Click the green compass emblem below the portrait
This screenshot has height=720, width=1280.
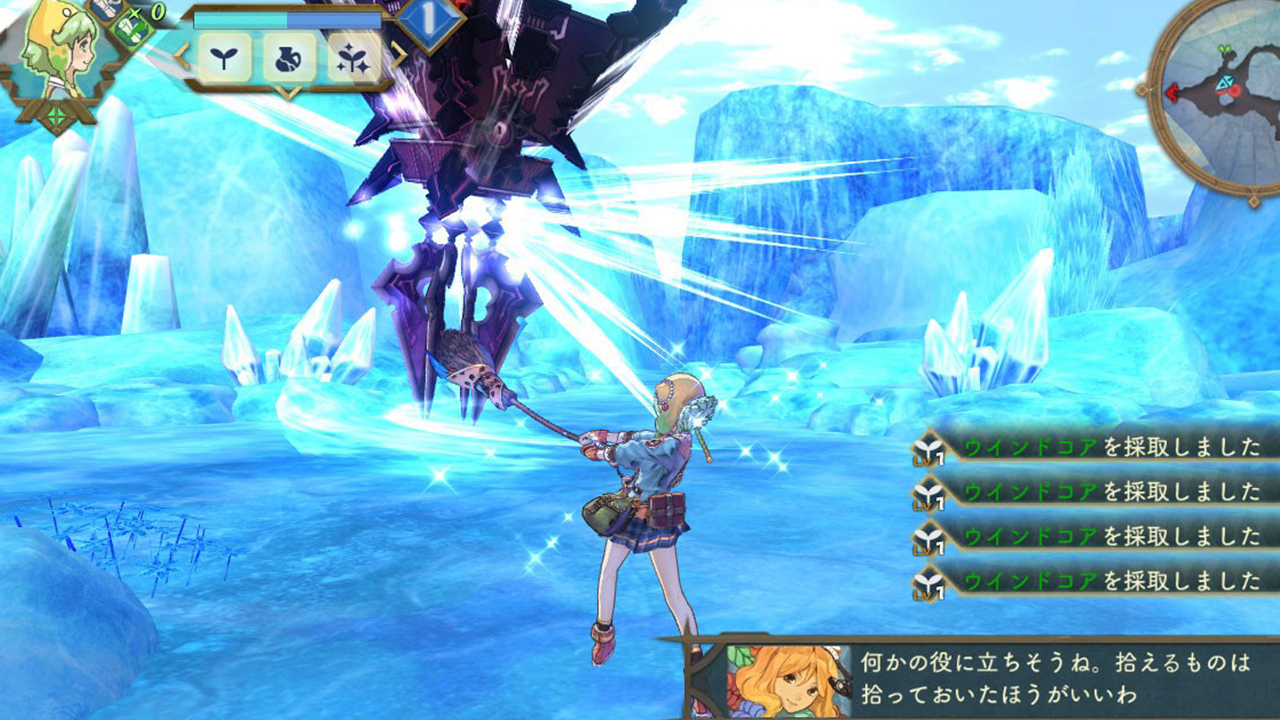[55, 117]
